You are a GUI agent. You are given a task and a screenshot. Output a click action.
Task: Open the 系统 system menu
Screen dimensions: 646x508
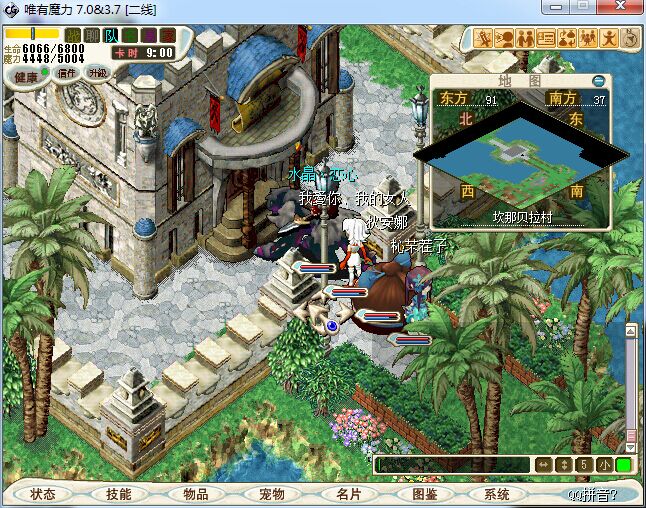click(x=497, y=494)
